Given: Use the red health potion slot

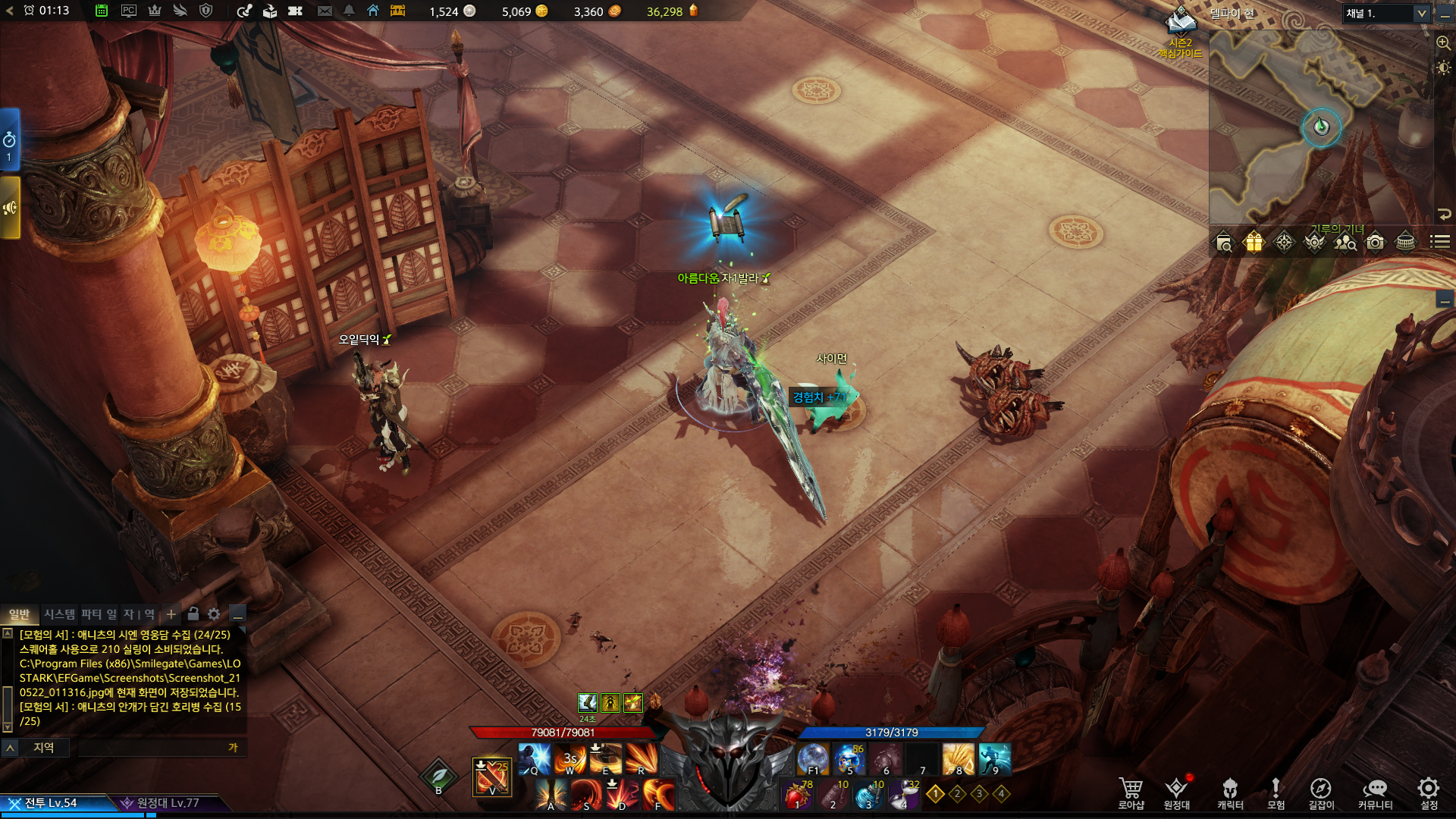Looking at the screenshot, I should coord(796,795).
